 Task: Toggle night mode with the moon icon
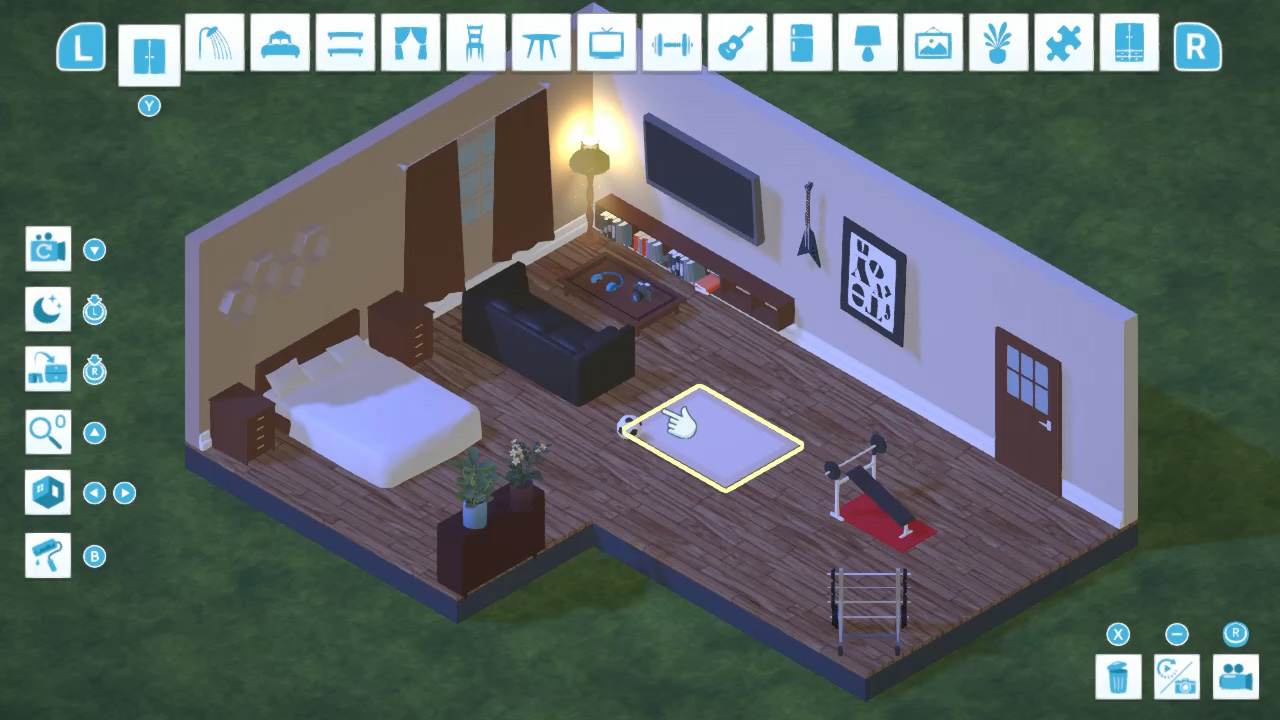[48, 310]
